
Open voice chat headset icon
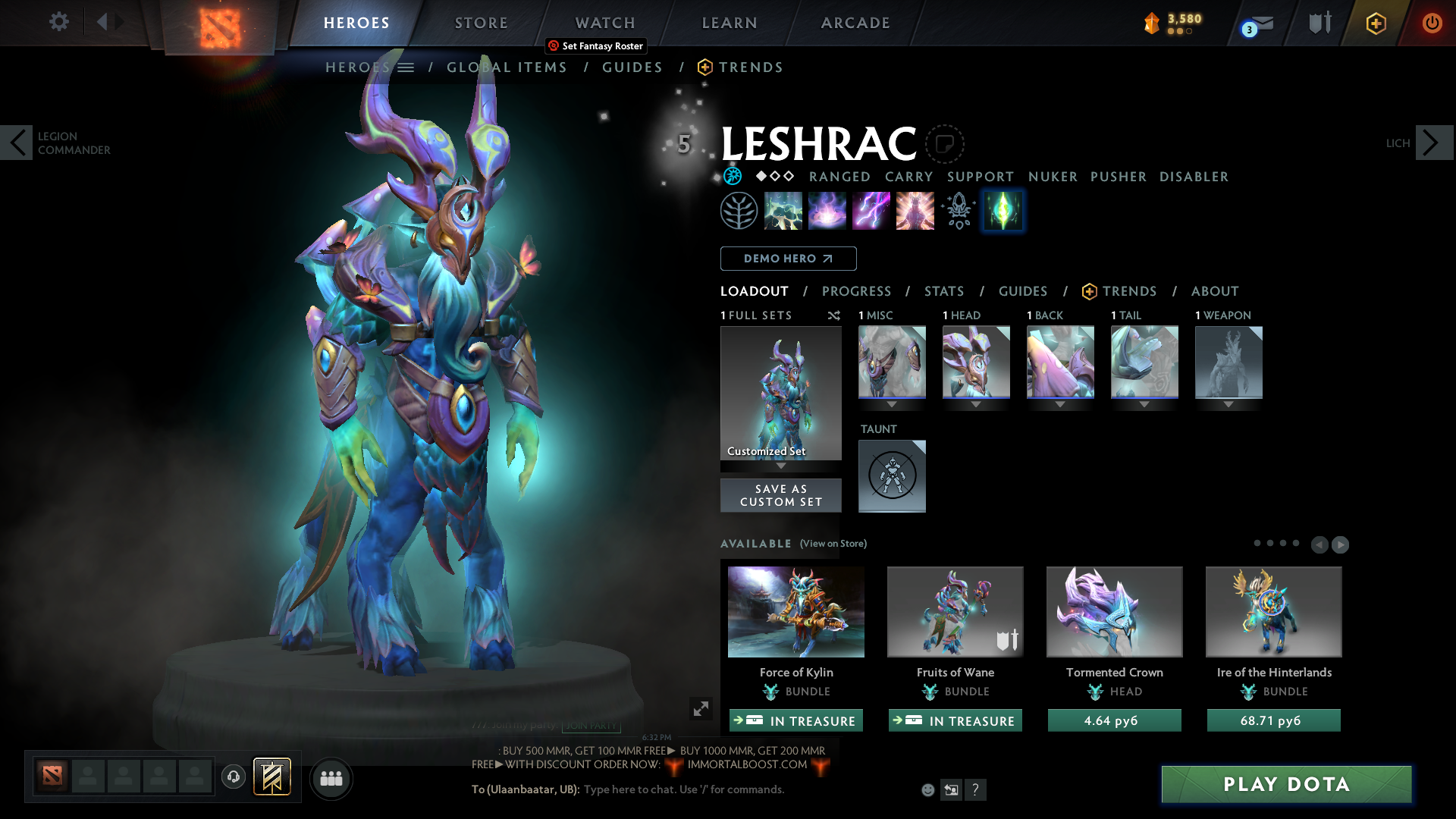234,777
